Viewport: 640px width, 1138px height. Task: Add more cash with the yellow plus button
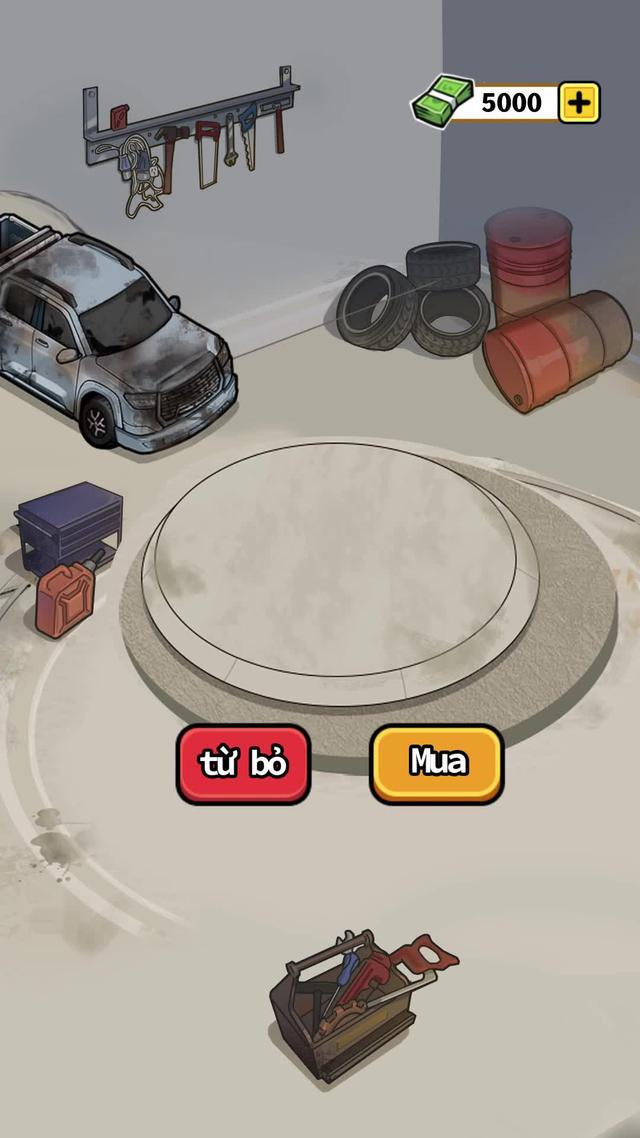(x=579, y=102)
